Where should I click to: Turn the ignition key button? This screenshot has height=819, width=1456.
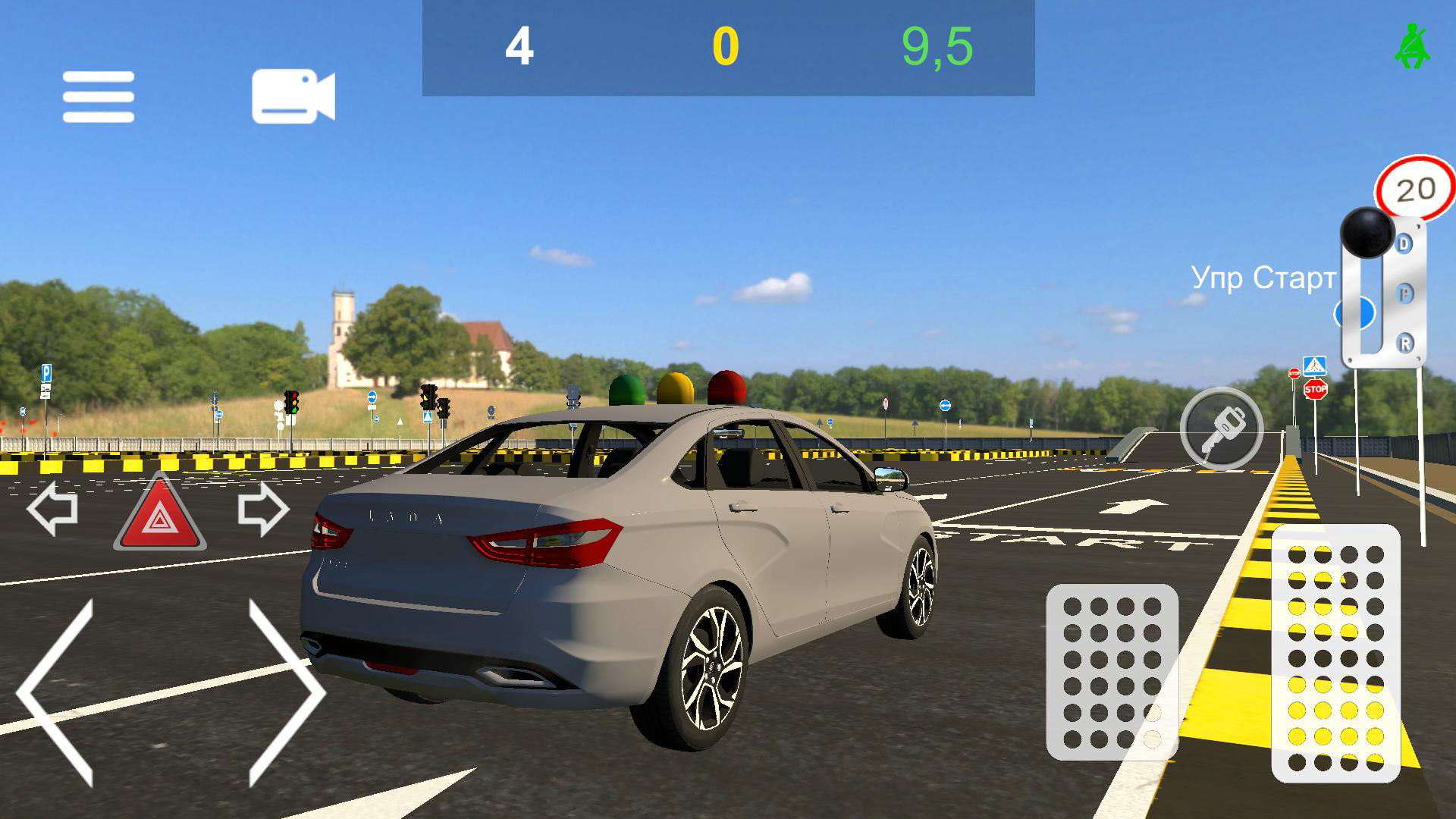pyautogui.click(x=1221, y=428)
